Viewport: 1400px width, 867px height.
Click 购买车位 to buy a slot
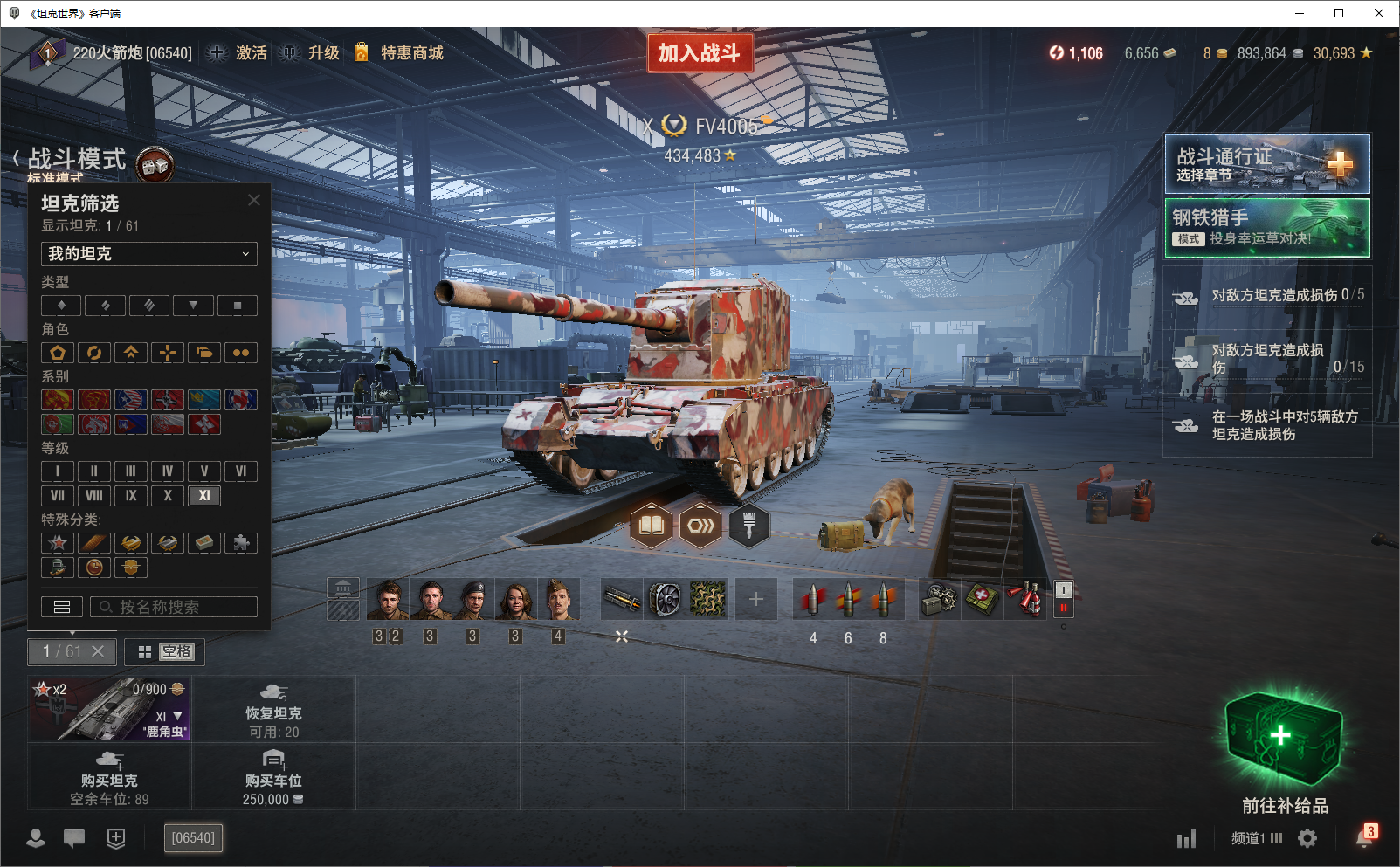pos(273,776)
